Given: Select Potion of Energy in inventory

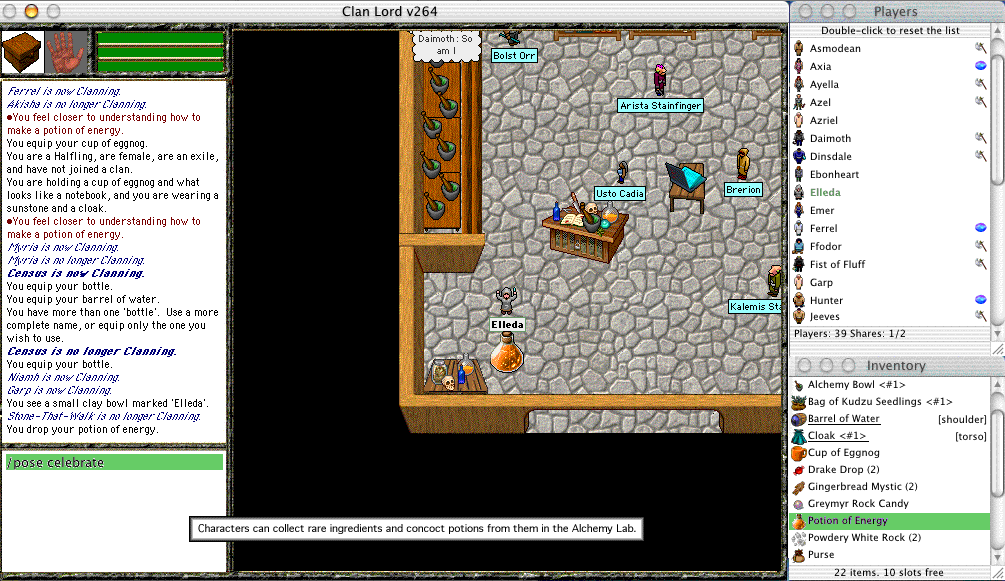Looking at the screenshot, I should click(847, 521).
